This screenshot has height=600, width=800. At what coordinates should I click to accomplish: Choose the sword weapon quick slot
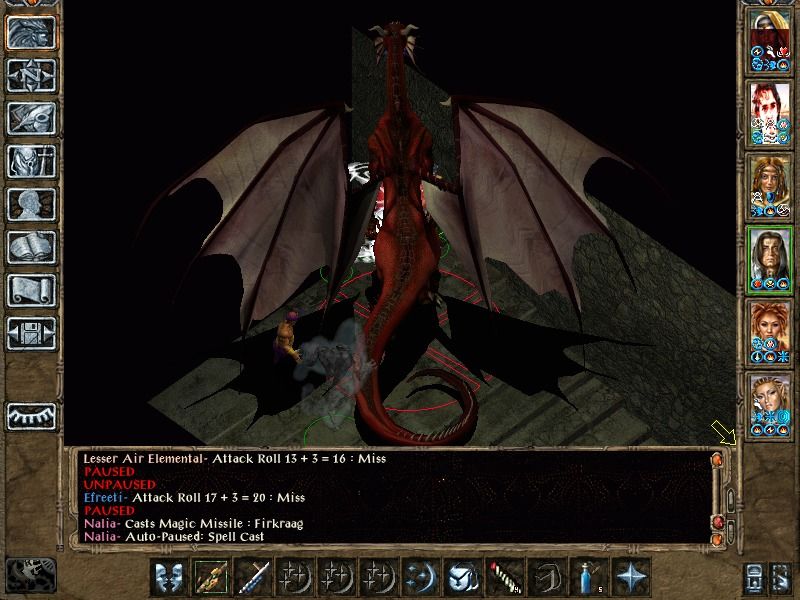(254, 576)
